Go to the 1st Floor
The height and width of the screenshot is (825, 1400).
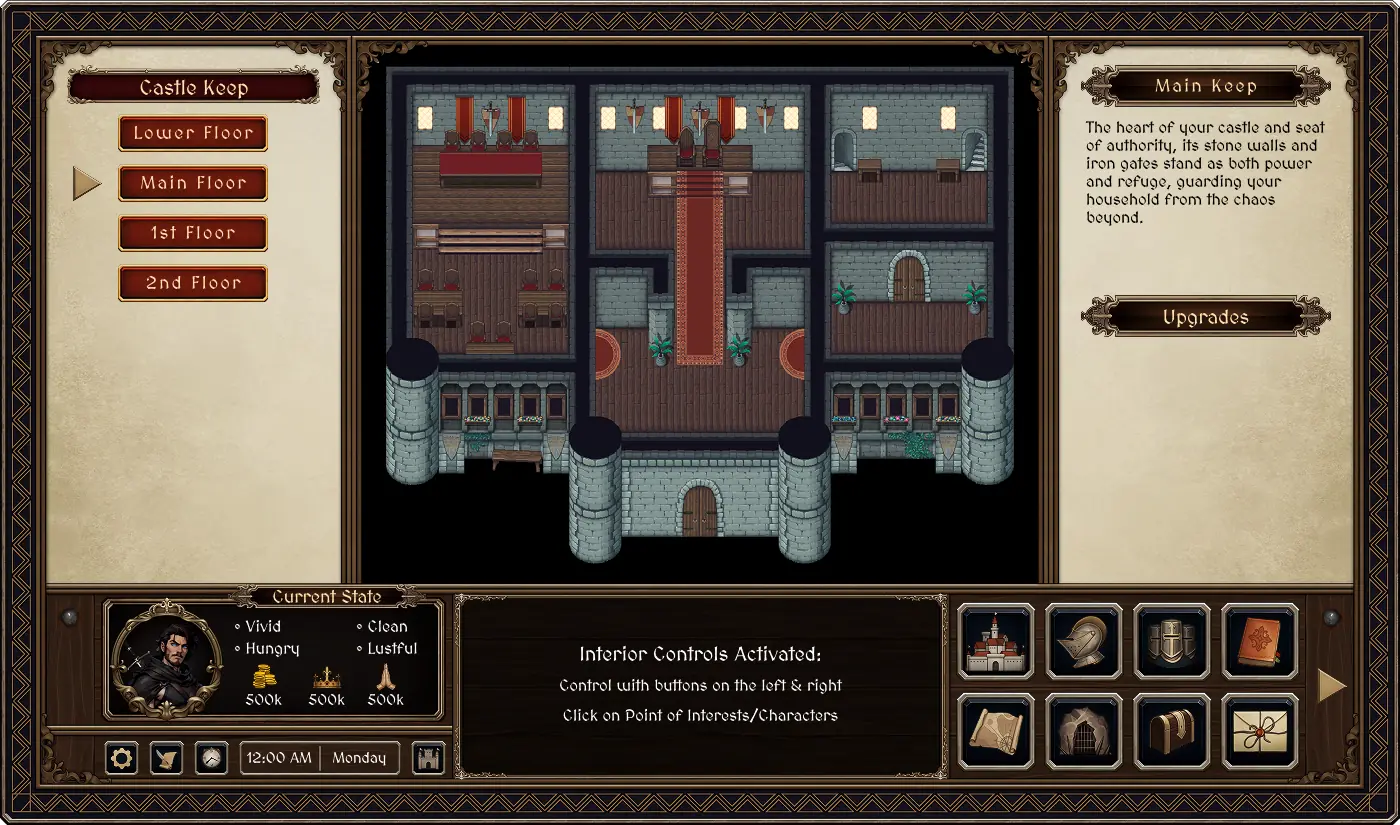tap(193, 233)
